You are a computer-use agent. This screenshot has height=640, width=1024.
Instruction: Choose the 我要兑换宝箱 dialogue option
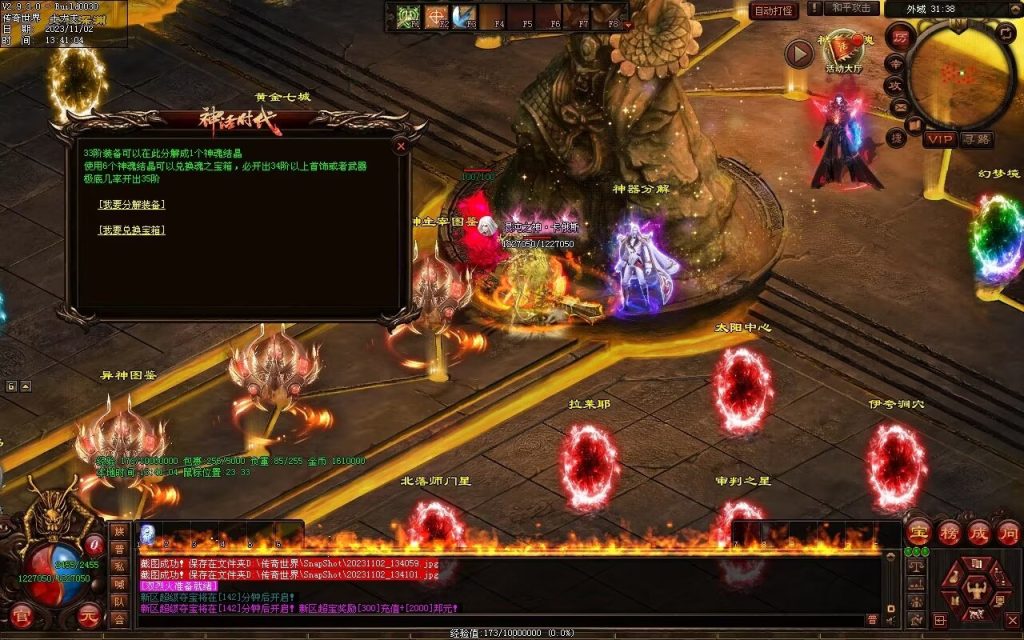point(131,230)
